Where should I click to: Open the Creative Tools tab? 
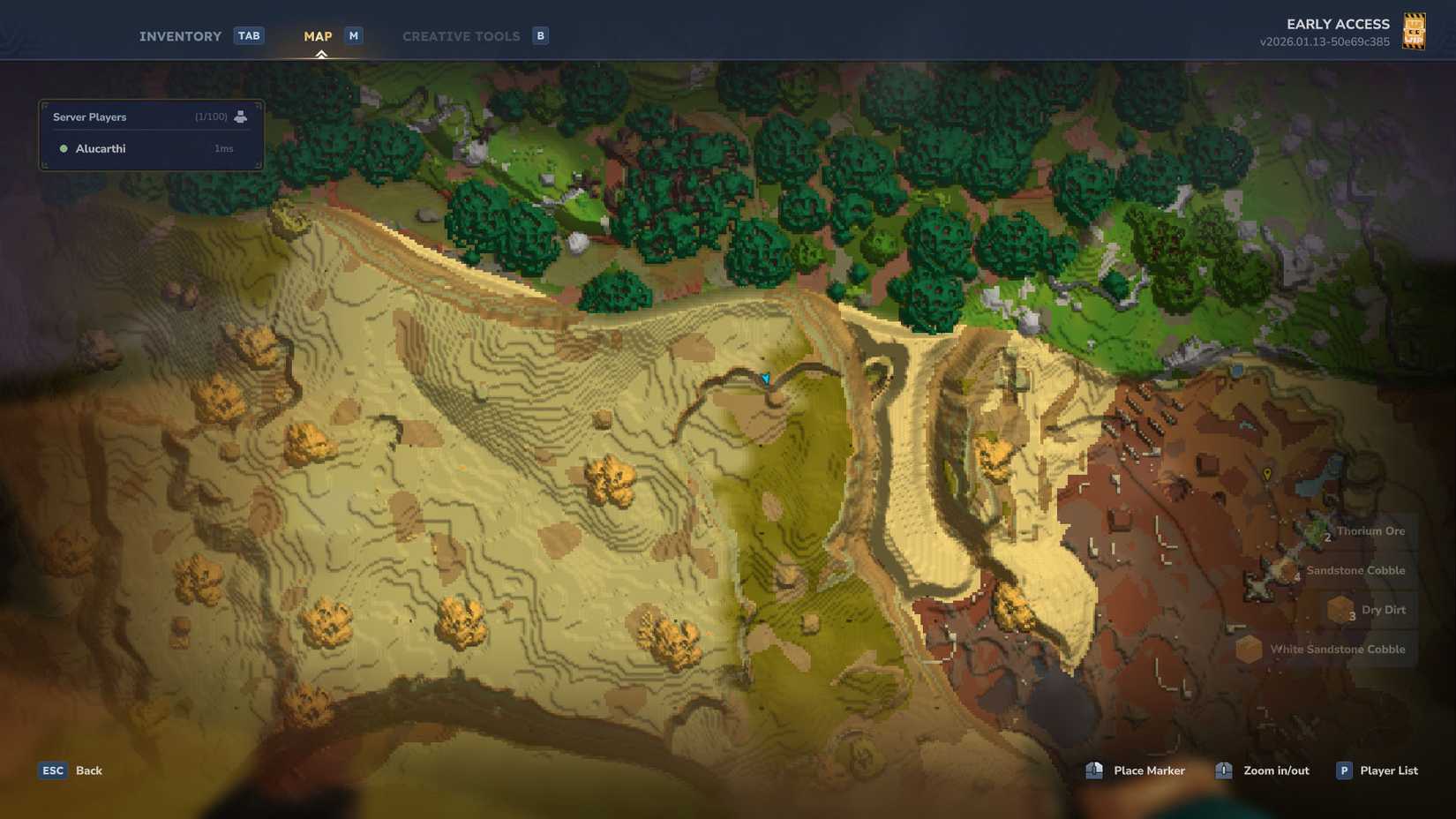[461, 35]
